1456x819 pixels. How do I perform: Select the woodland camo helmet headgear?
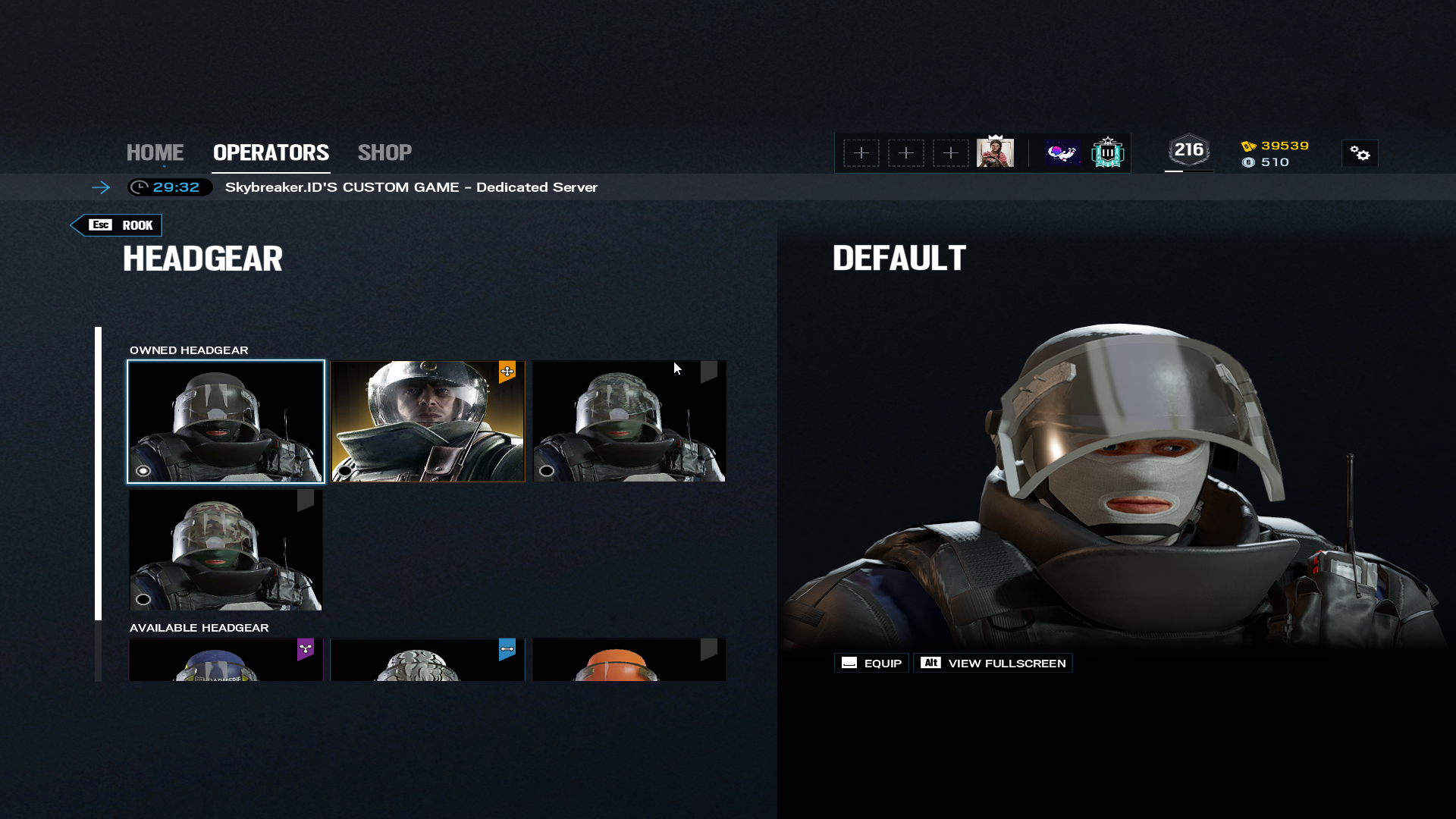(x=225, y=550)
